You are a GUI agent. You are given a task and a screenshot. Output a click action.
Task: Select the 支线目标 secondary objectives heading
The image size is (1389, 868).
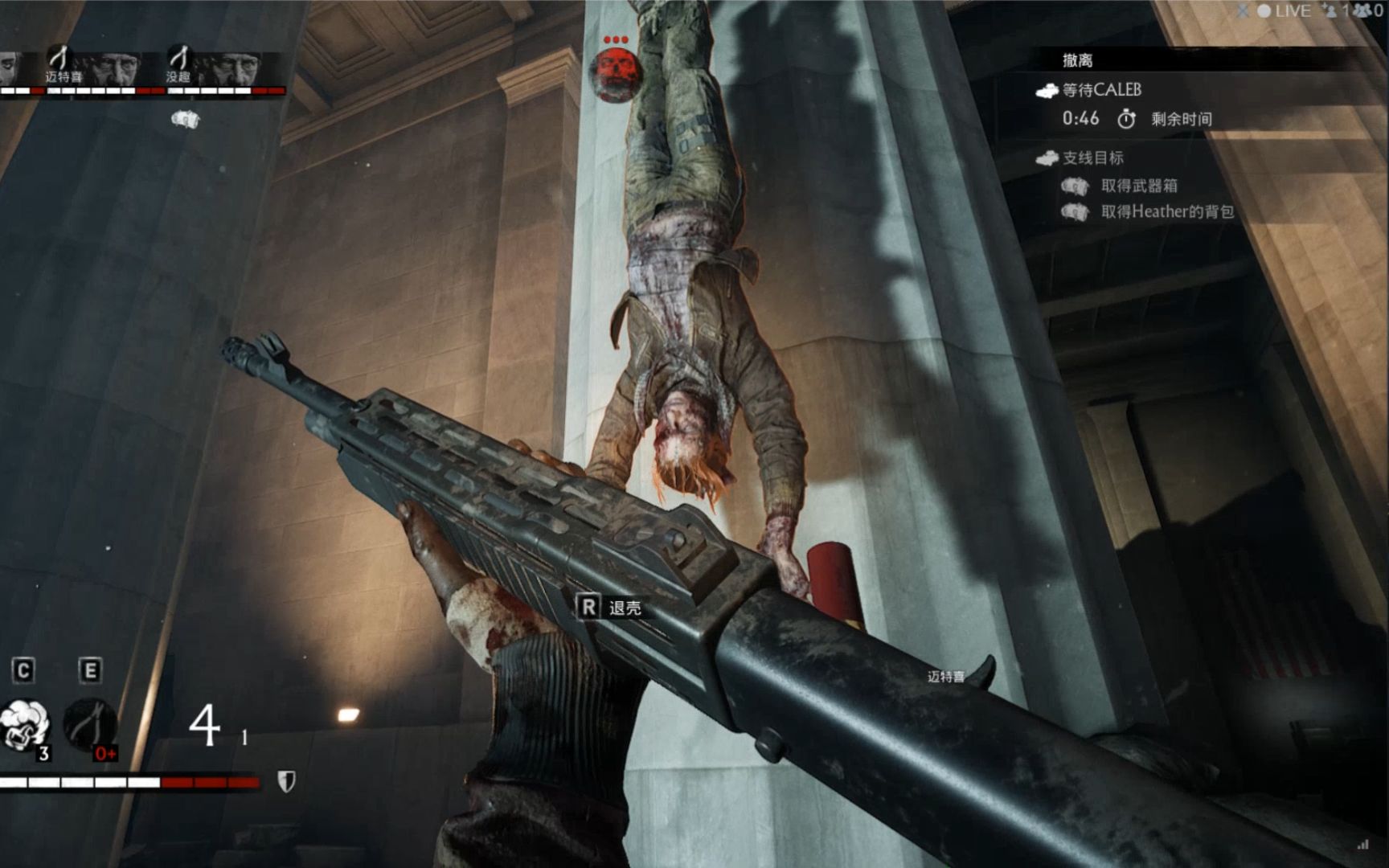pos(1092,158)
